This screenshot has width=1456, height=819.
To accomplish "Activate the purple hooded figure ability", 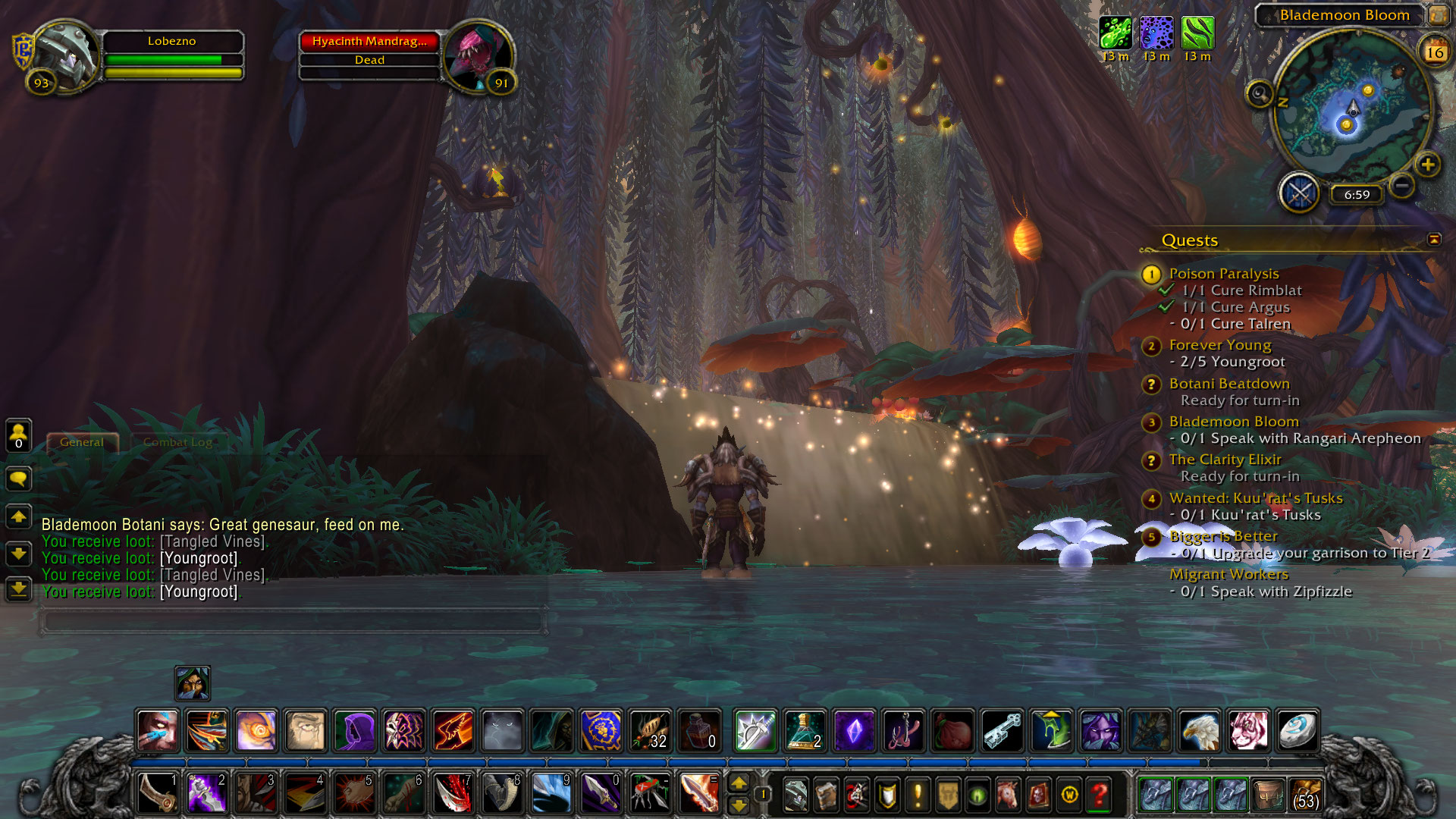I will pos(354,731).
